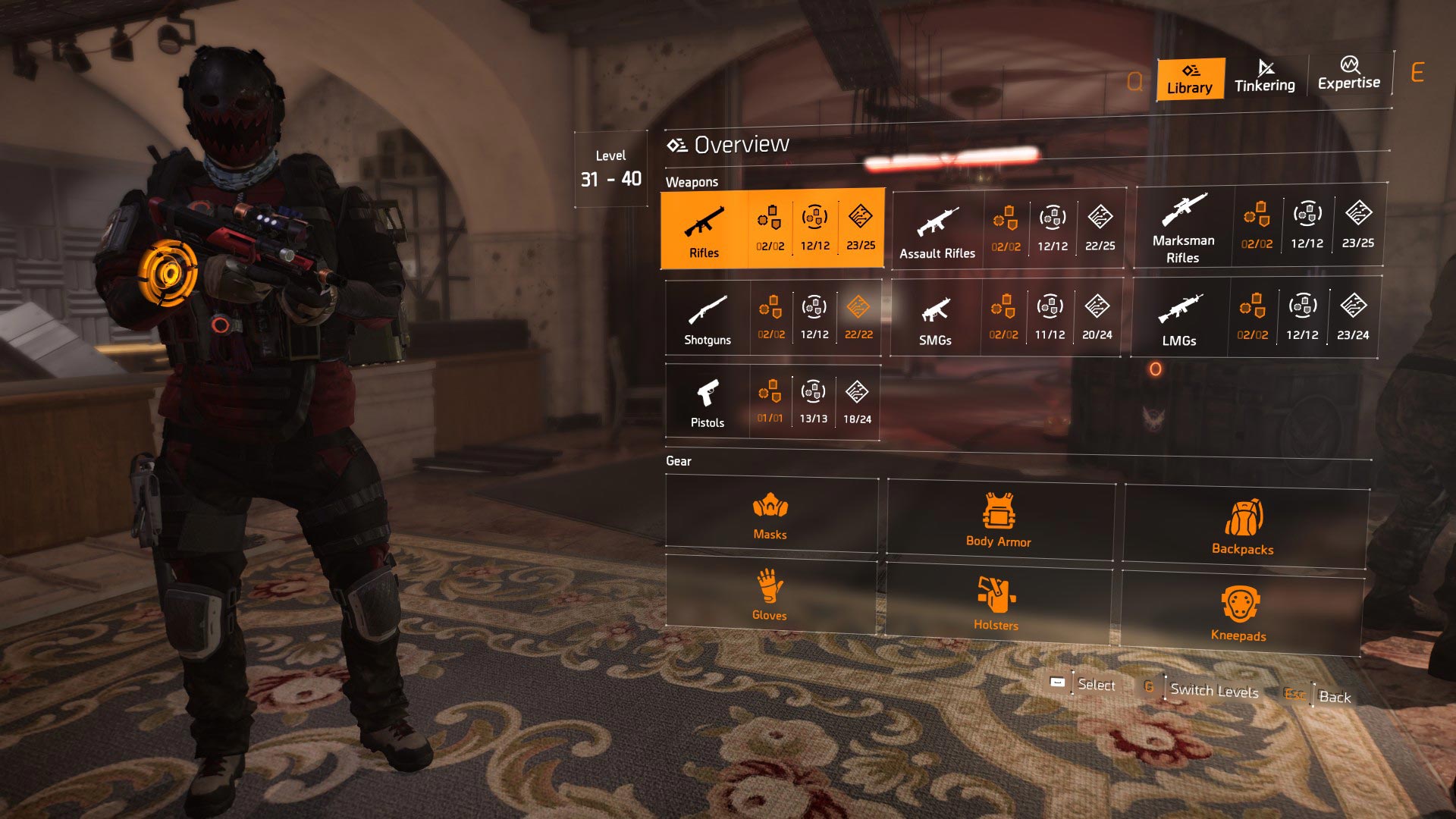Viewport: 1456px width, 819px height.
Task: Select the SMGs weapon category
Action: click(935, 318)
